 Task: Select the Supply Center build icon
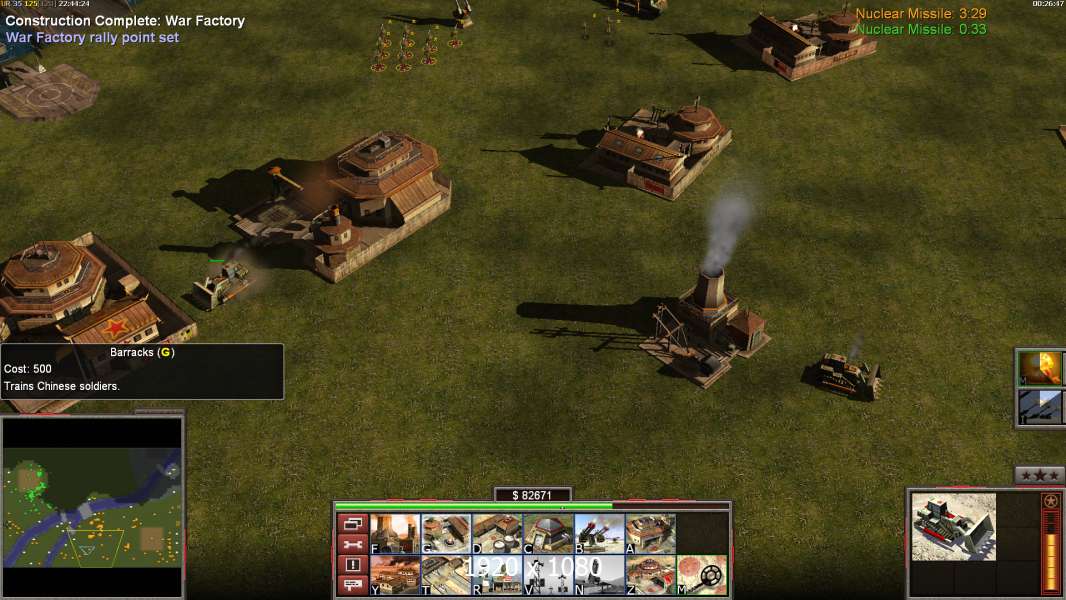[x=497, y=533]
